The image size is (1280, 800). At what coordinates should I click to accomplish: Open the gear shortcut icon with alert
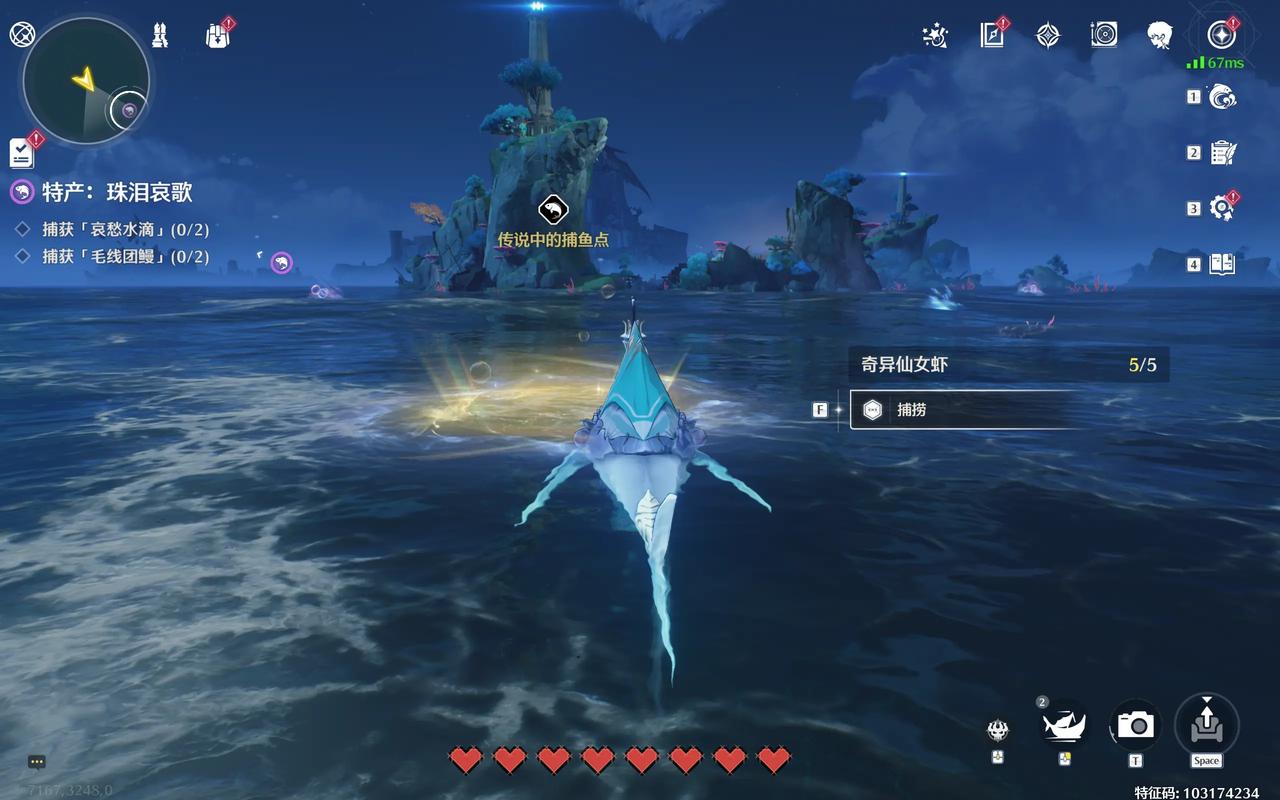pyautogui.click(x=1222, y=208)
